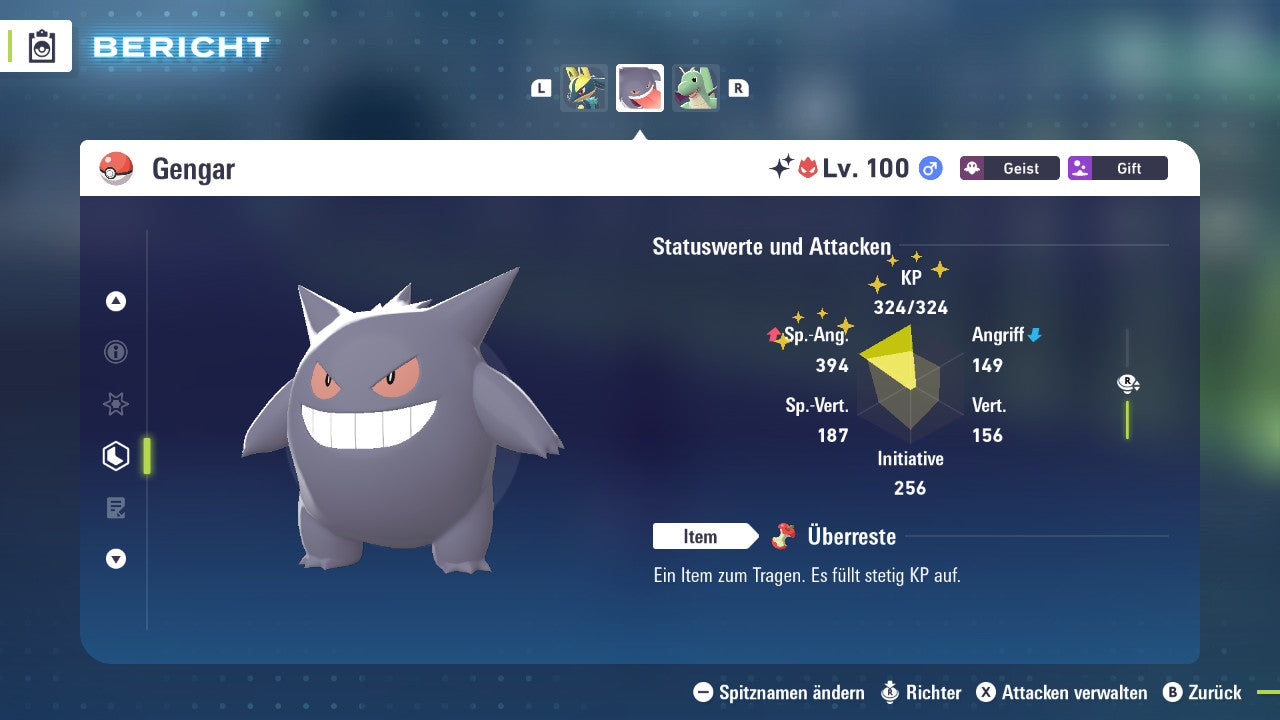Select the Gift type badge
The image size is (1280, 720).
[1117, 168]
